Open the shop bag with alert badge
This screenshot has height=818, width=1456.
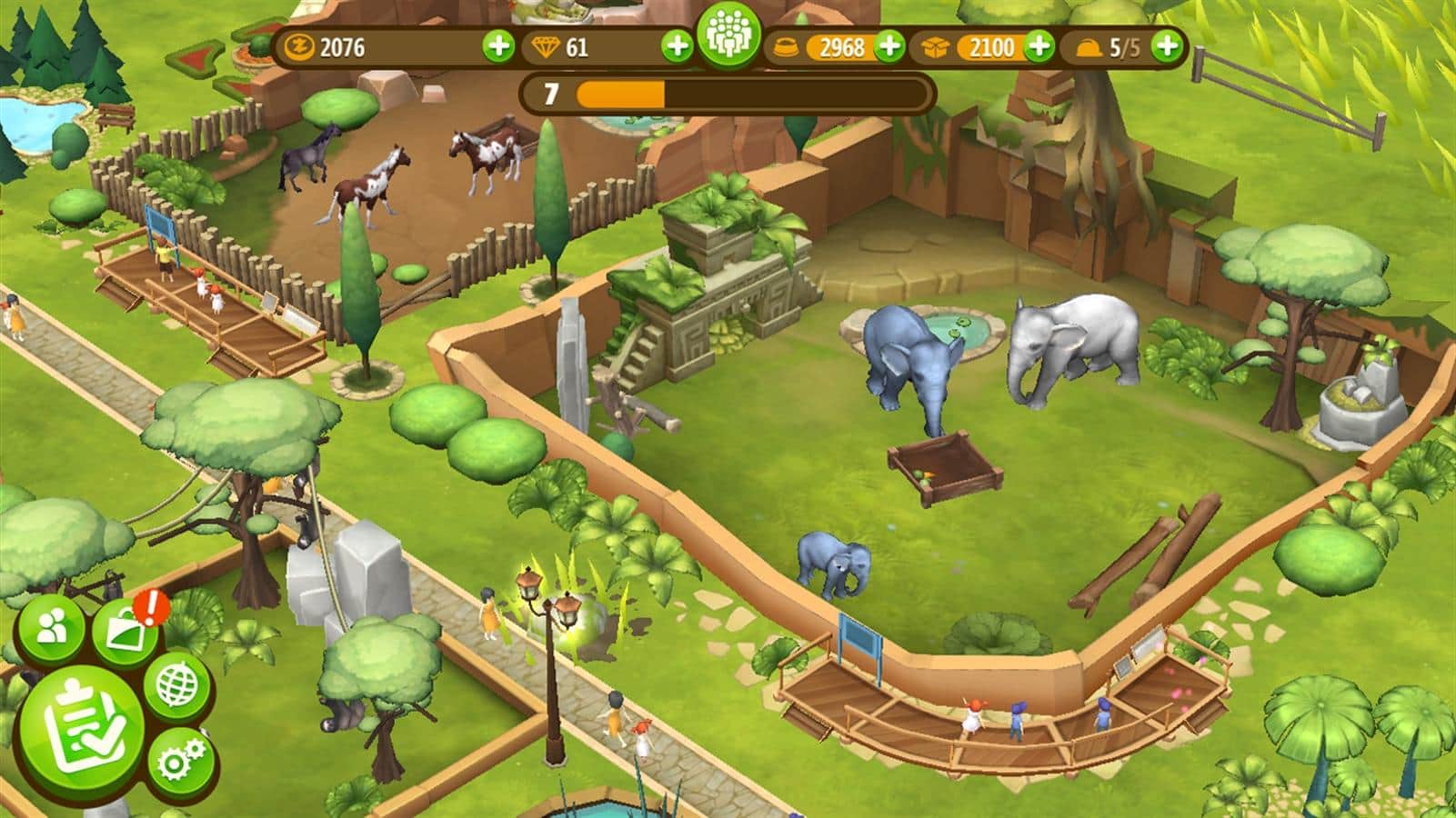(126, 630)
